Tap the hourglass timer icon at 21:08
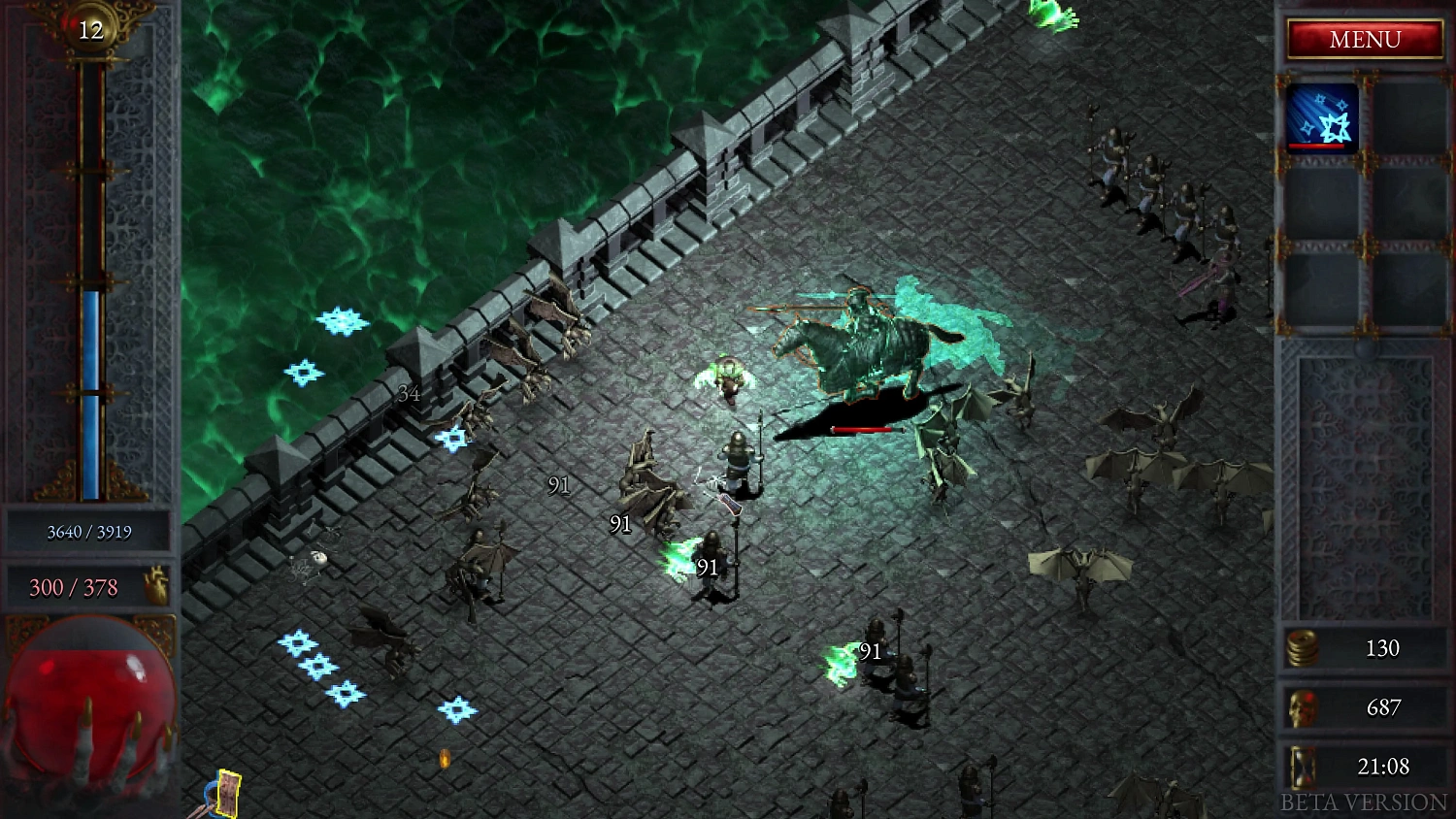This screenshot has width=1456, height=819. 1303,767
